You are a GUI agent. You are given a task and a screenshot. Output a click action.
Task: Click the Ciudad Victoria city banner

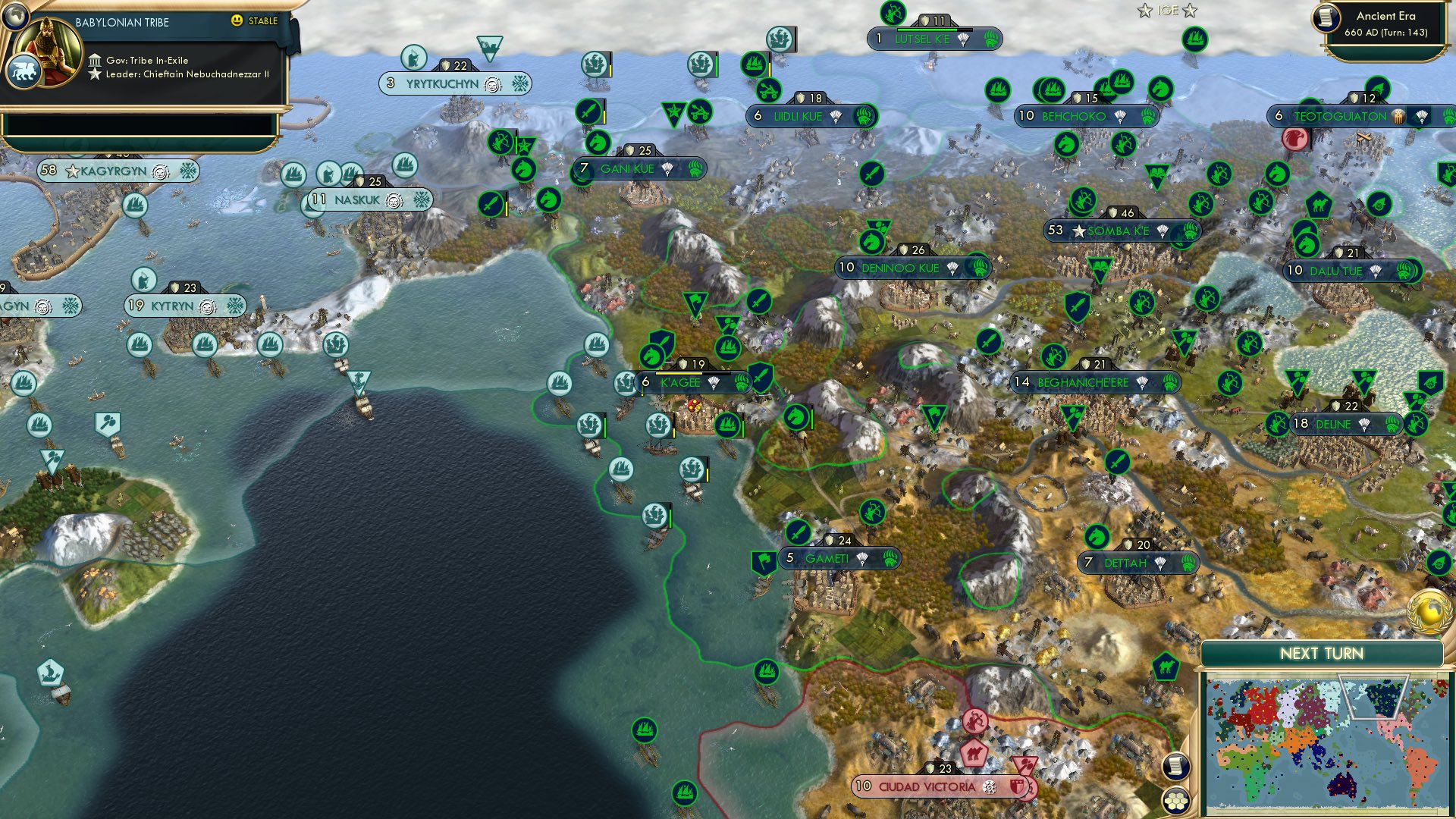(x=927, y=787)
